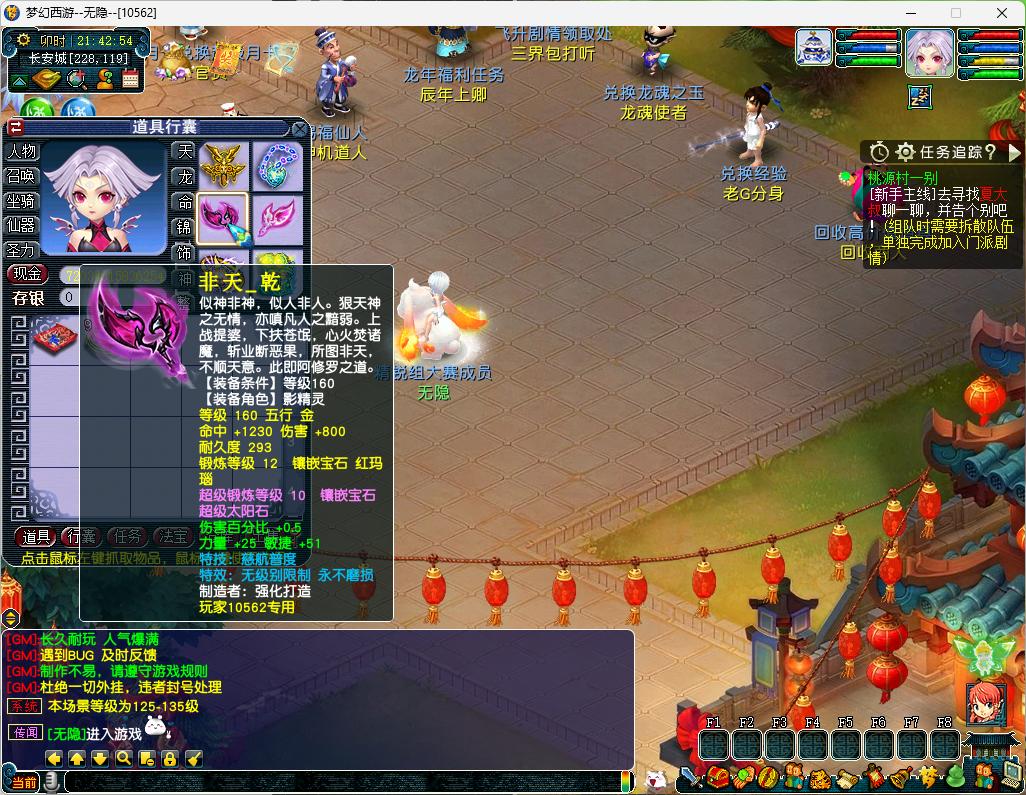Click the player portrait at top right
This screenshot has width=1026, height=795.
click(x=929, y=52)
